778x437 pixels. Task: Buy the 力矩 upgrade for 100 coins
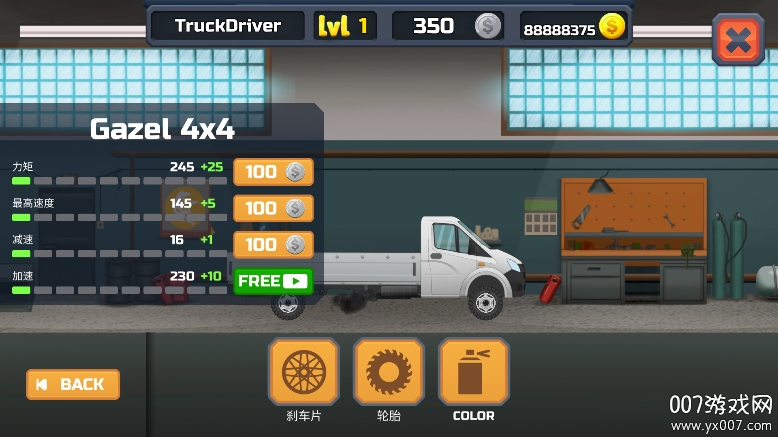[273, 172]
